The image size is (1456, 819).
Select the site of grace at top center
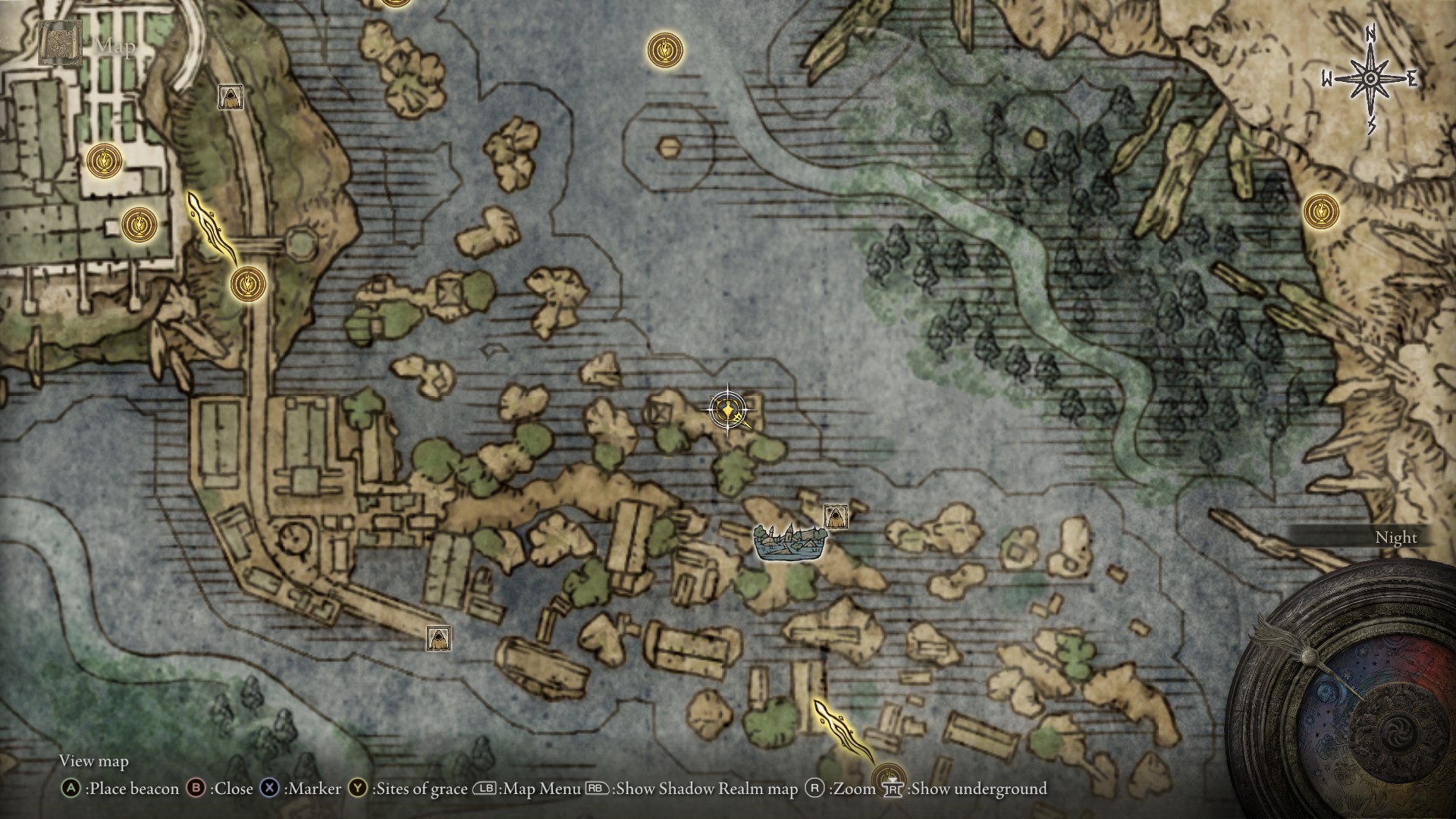(664, 52)
